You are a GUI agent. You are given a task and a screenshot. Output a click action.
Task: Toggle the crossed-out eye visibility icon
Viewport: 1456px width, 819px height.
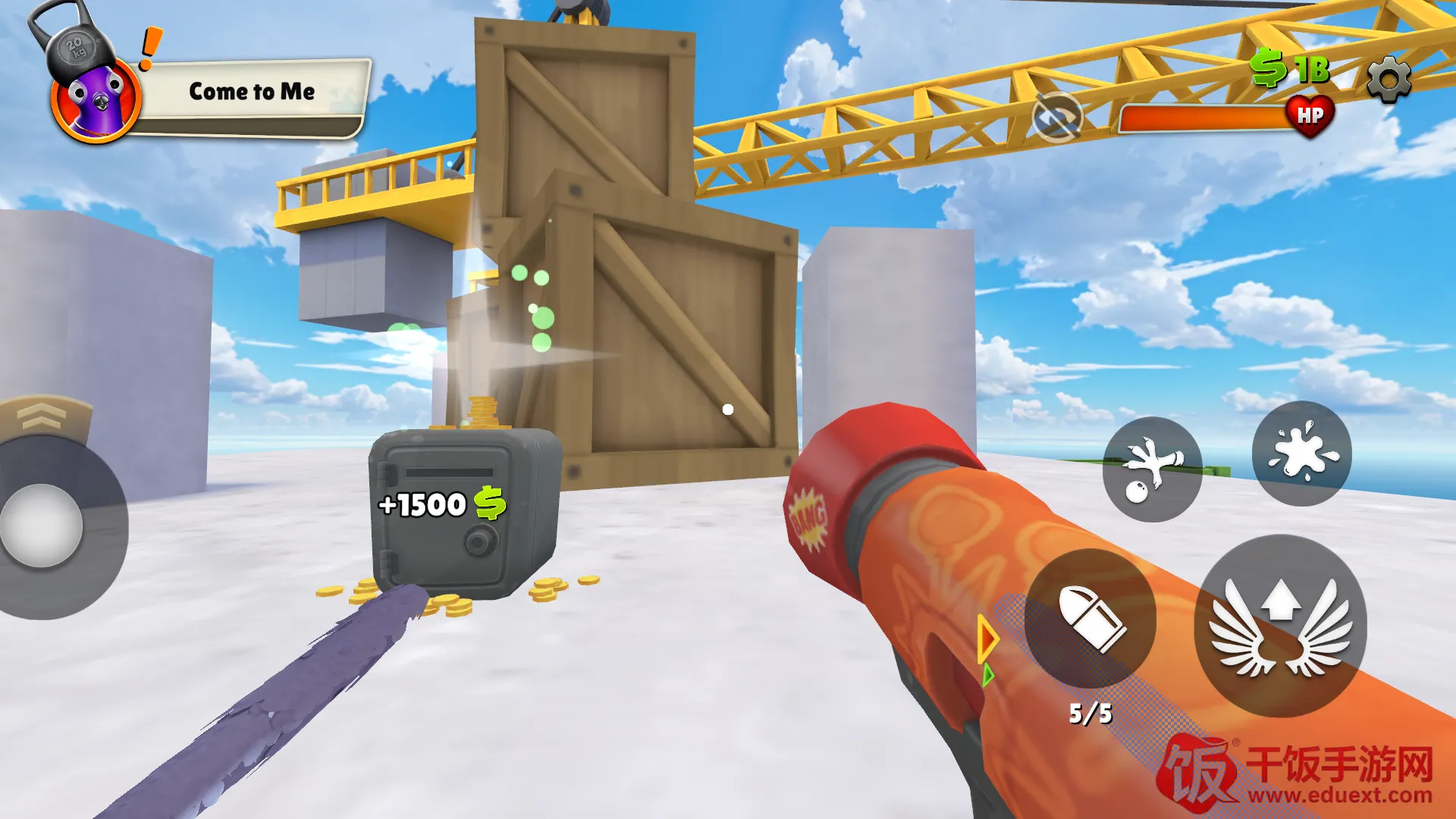[x=1056, y=118]
